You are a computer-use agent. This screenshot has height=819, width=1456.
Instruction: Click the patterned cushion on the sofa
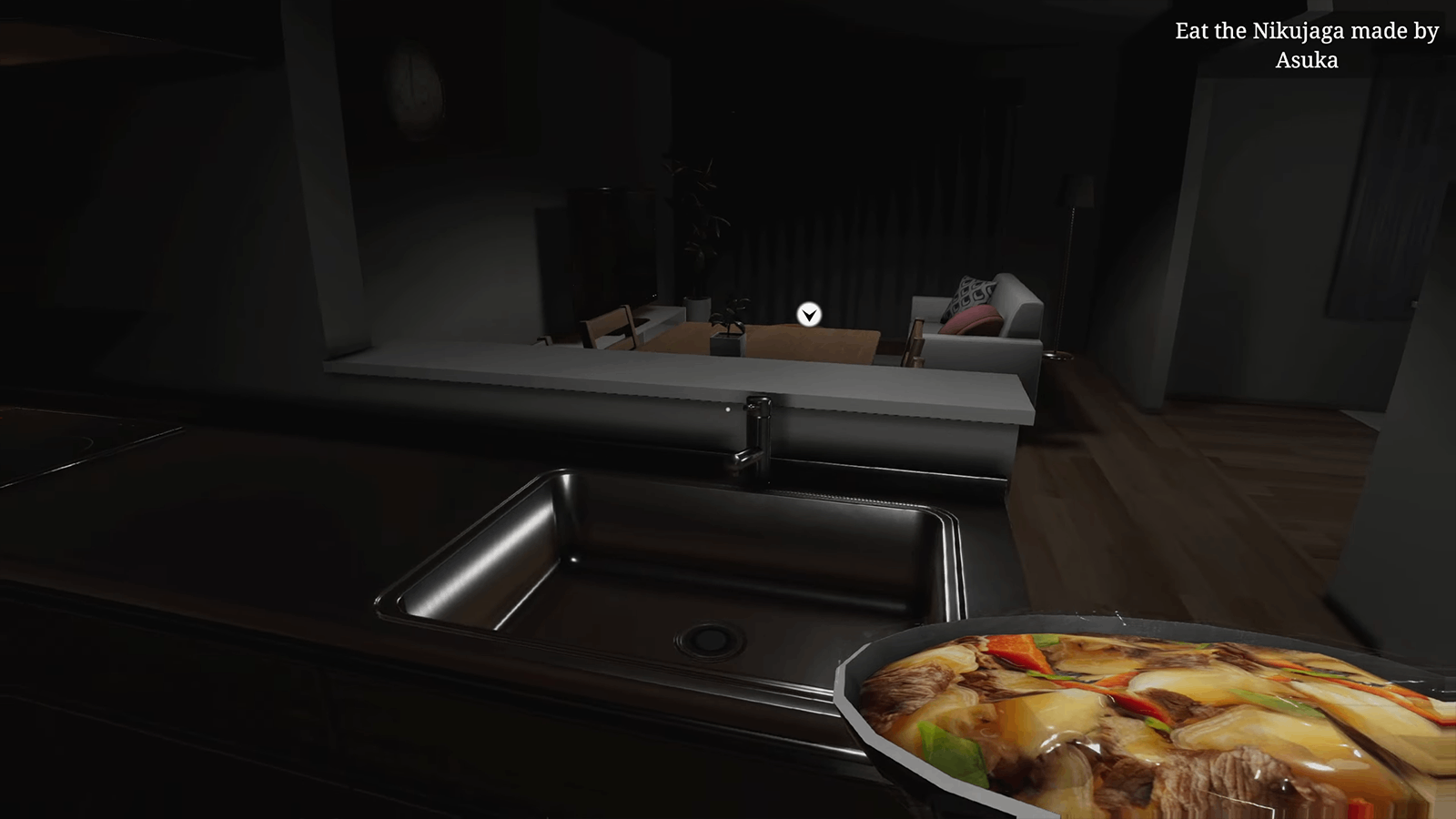click(x=972, y=293)
